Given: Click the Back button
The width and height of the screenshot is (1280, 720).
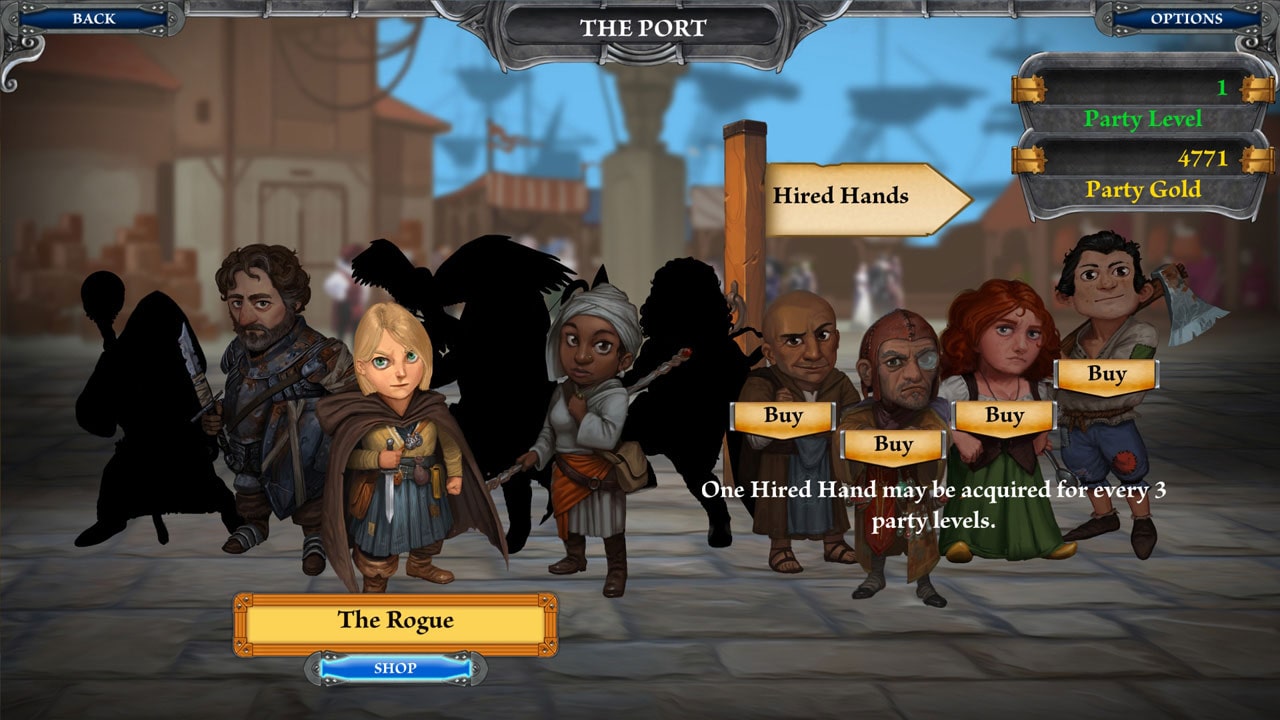Looking at the screenshot, I should coord(96,18).
